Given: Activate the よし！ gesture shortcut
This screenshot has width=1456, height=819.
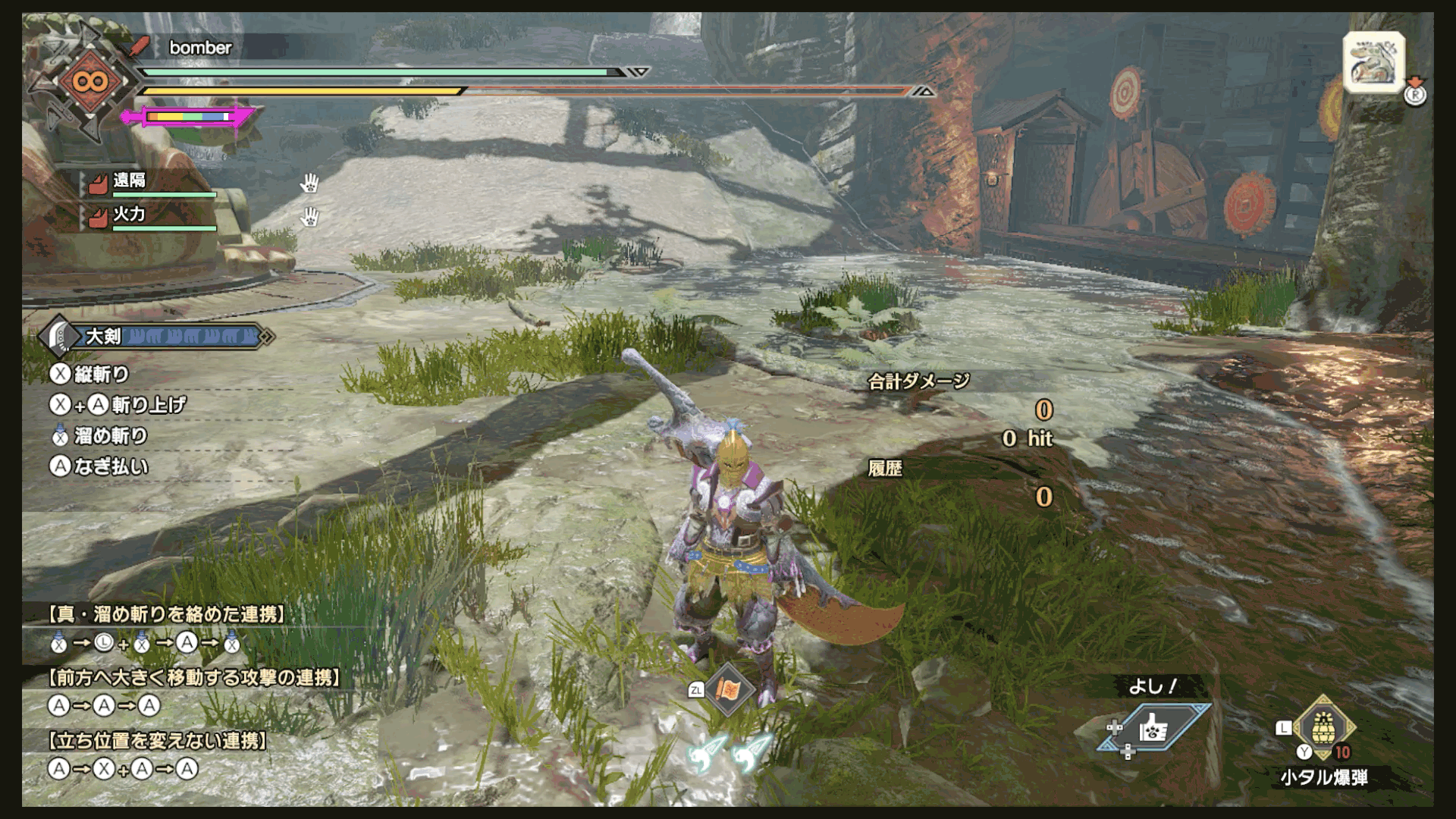Looking at the screenshot, I should [1153, 728].
